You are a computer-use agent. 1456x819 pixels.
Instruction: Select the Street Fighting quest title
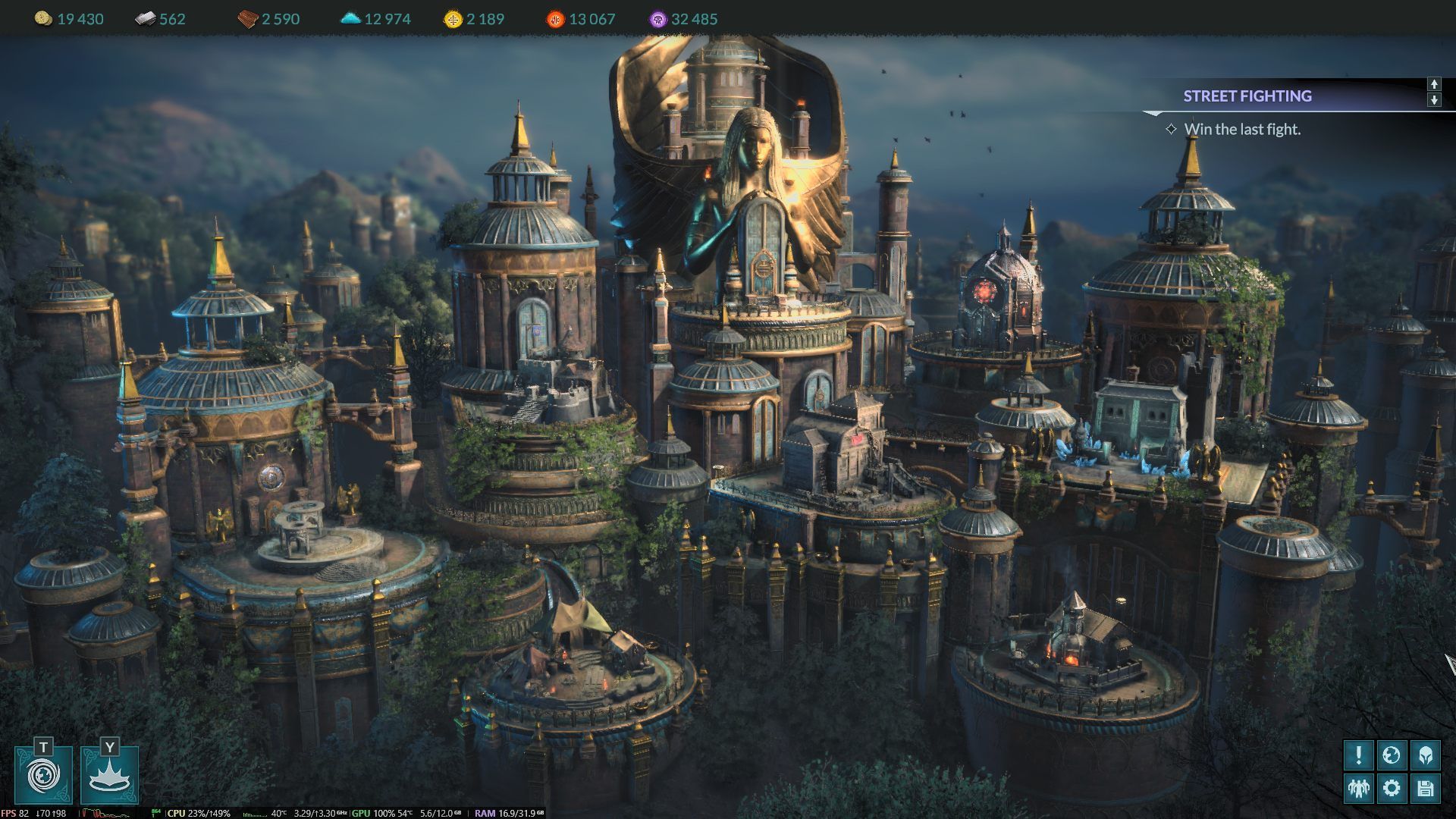(x=1247, y=96)
